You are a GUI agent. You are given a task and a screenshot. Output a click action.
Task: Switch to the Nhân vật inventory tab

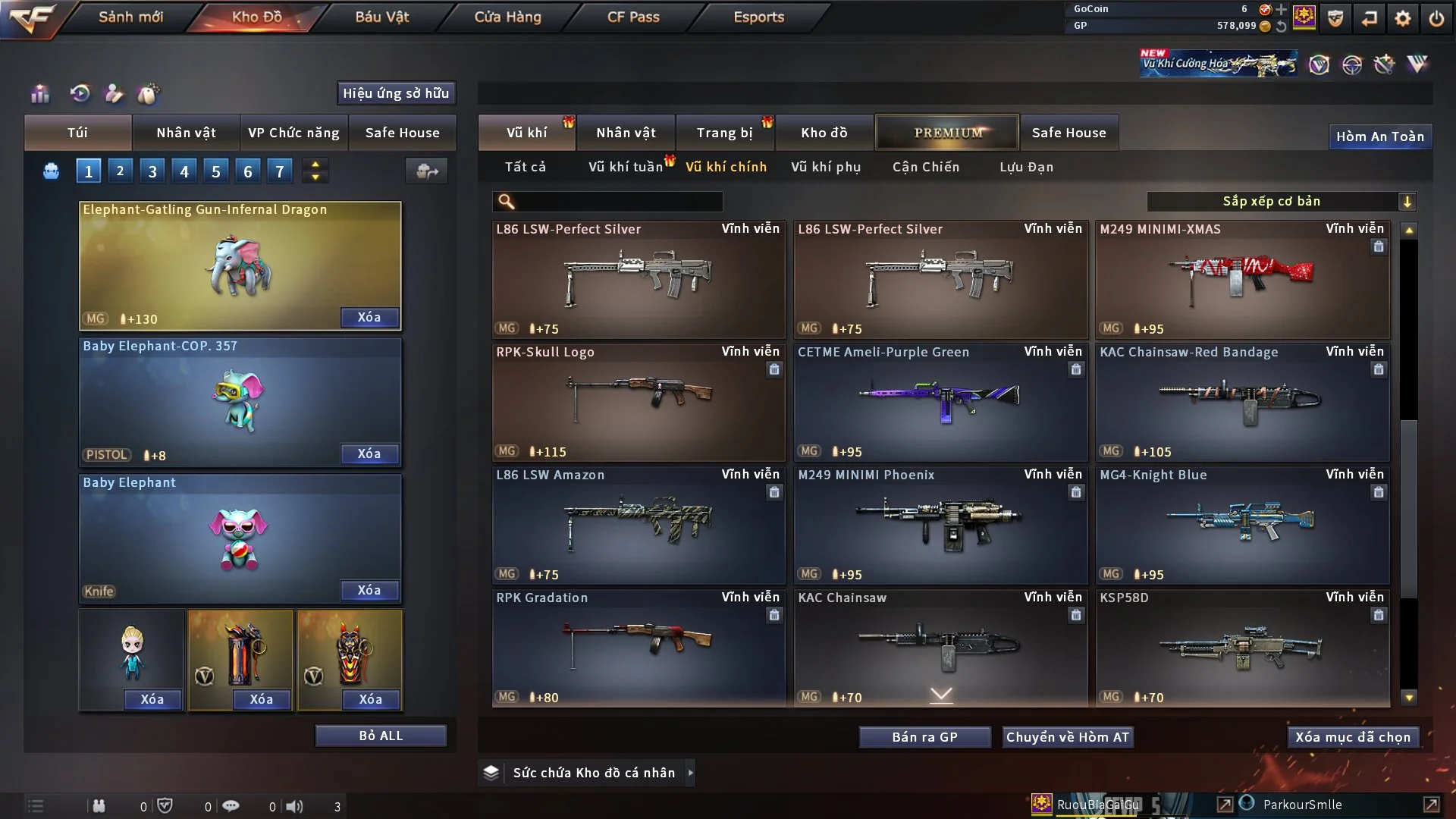point(626,133)
